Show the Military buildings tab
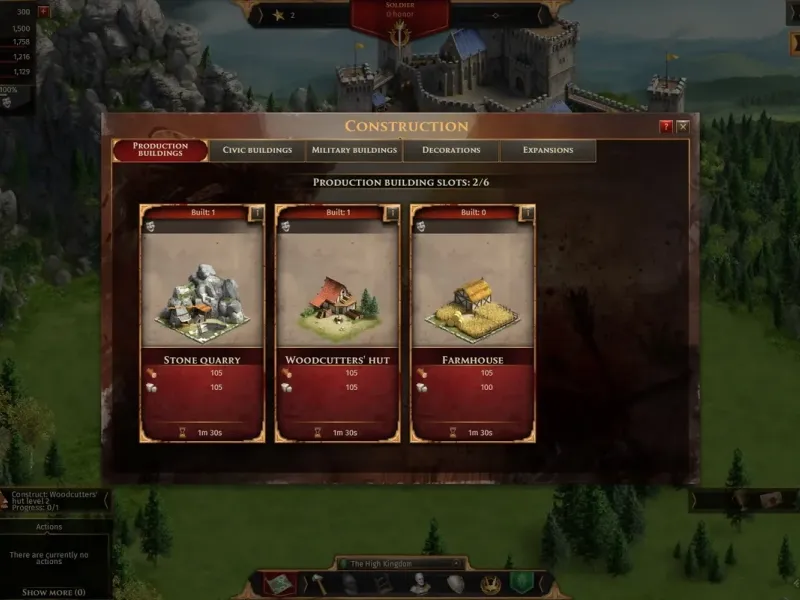The width and height of the screenshot is (800, 600). (x=354, y=150)
